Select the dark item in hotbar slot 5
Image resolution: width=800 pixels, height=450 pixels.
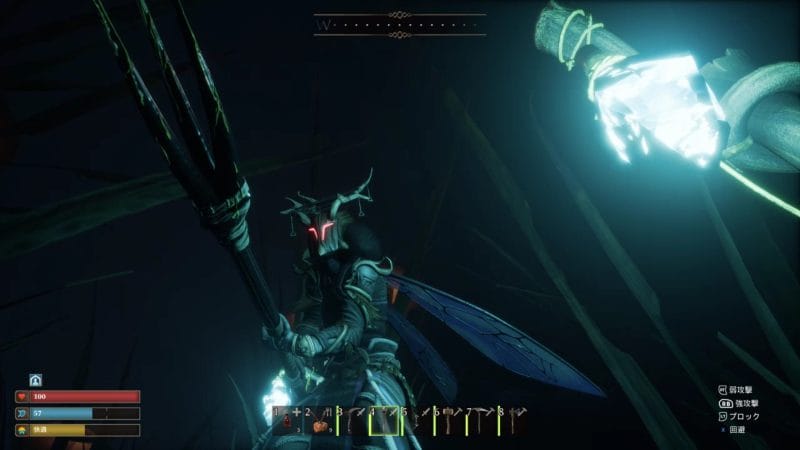pyautogui.click(x=414, y=424)
